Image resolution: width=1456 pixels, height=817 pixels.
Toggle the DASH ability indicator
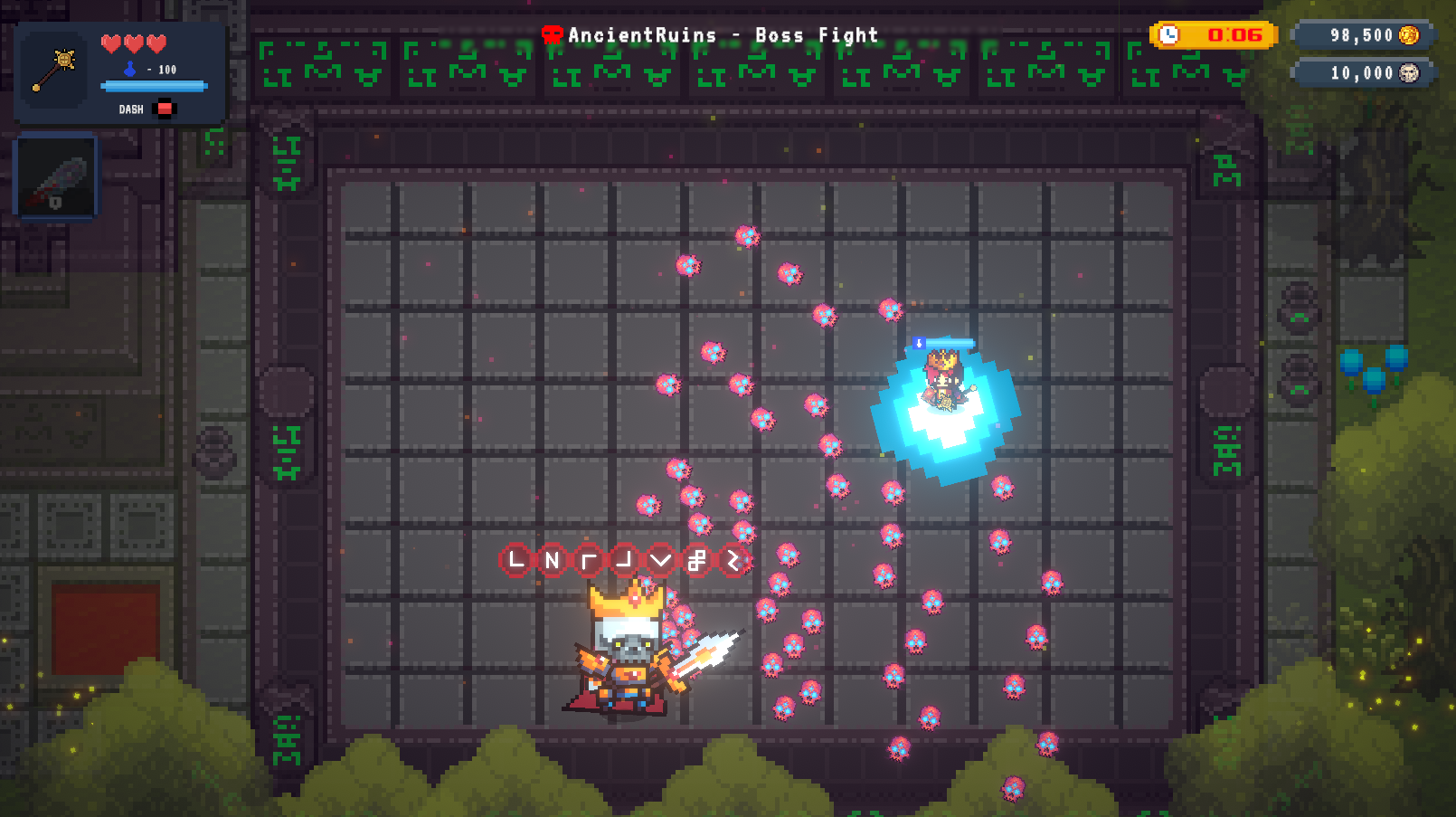[164, 109]
